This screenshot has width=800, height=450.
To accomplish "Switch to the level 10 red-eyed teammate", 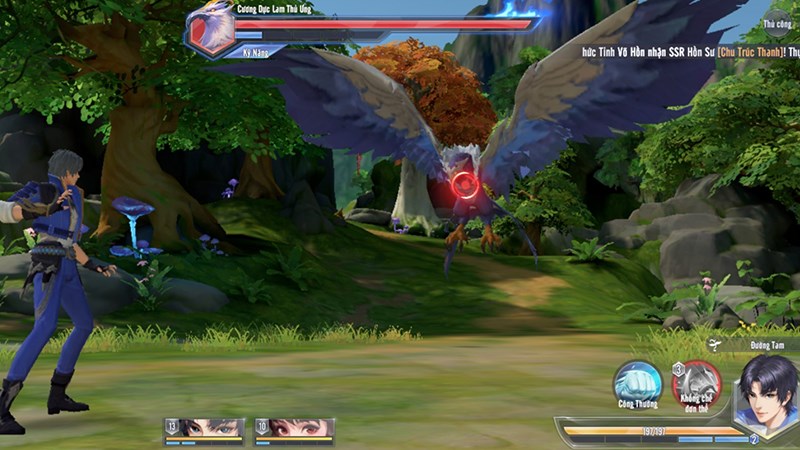I will pyautogui.click(x=295, y=428).
